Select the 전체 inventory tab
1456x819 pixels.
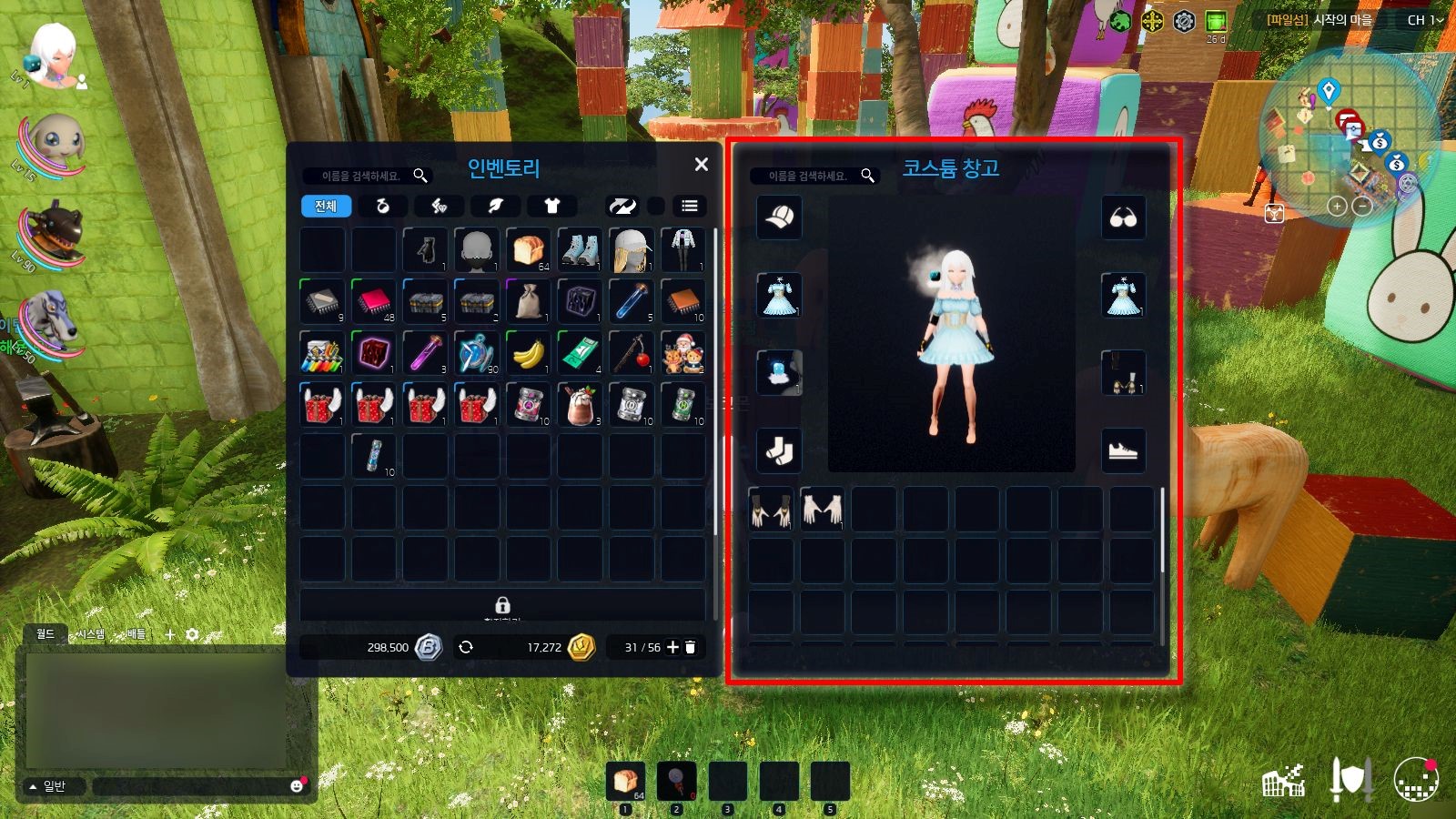326,207
